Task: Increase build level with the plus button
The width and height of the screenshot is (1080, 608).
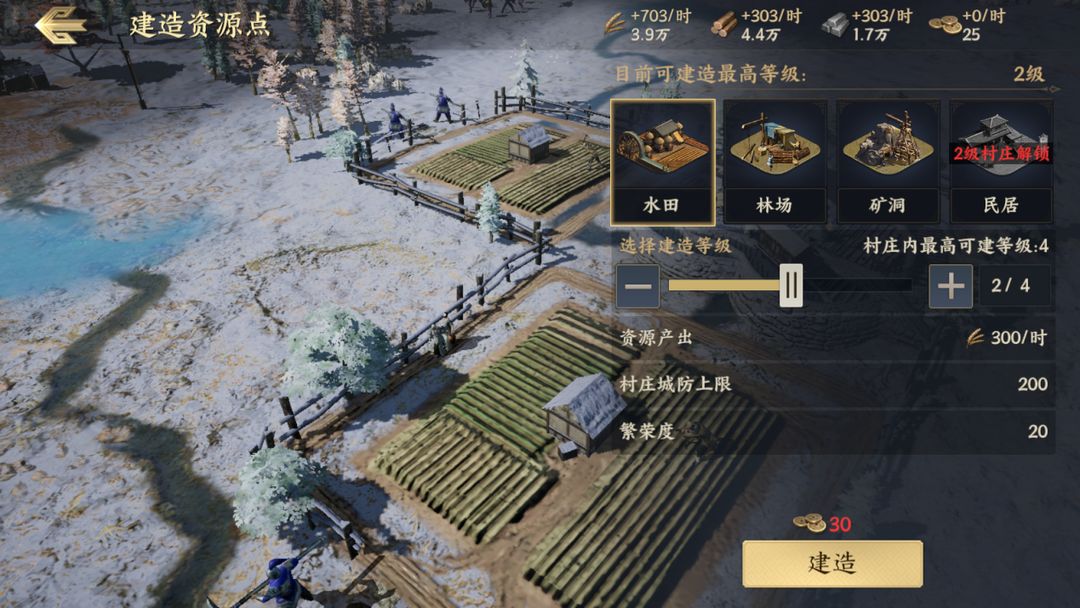Action: click(x=950, y=287)
